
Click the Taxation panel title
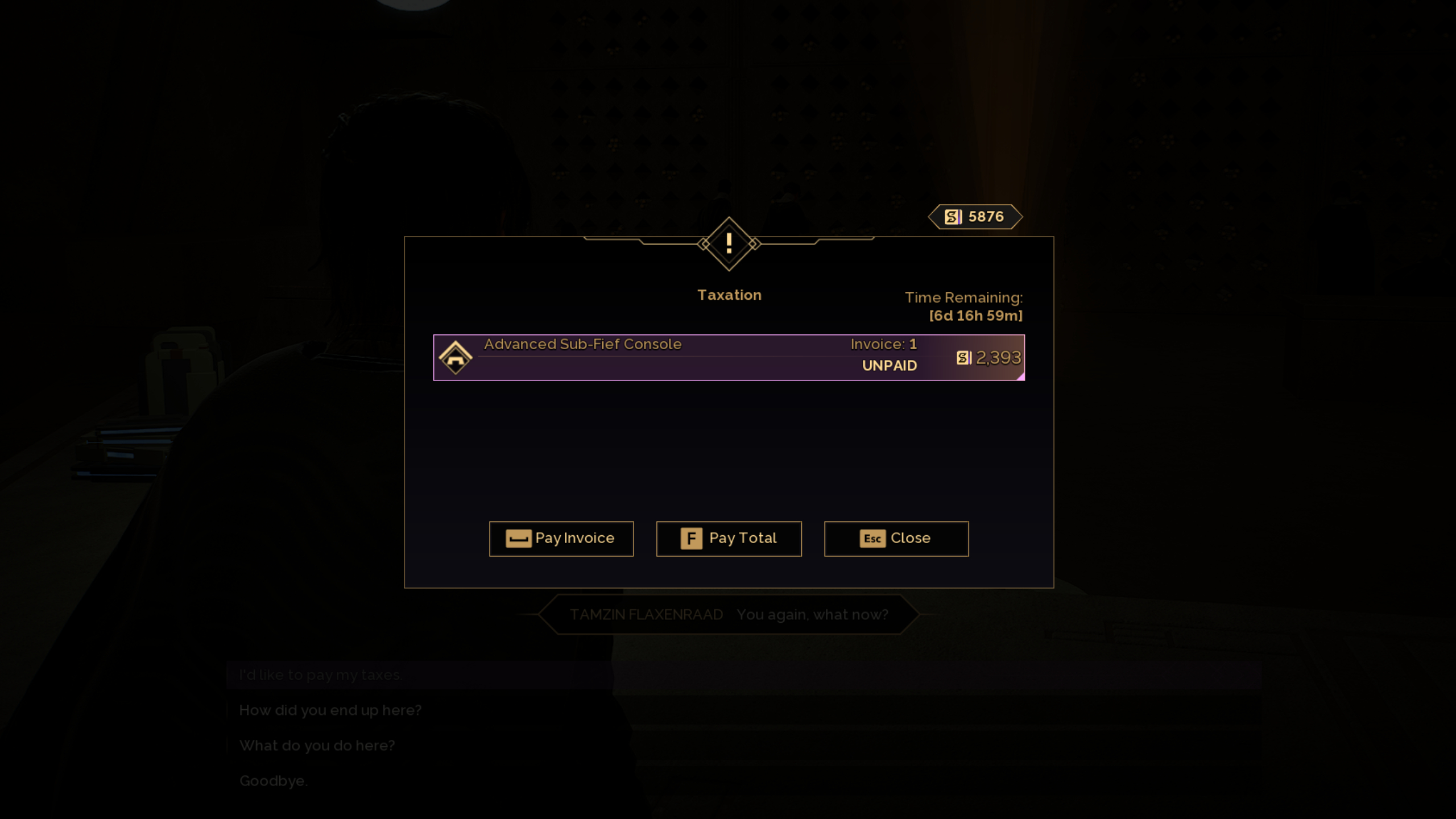(730, 295)
